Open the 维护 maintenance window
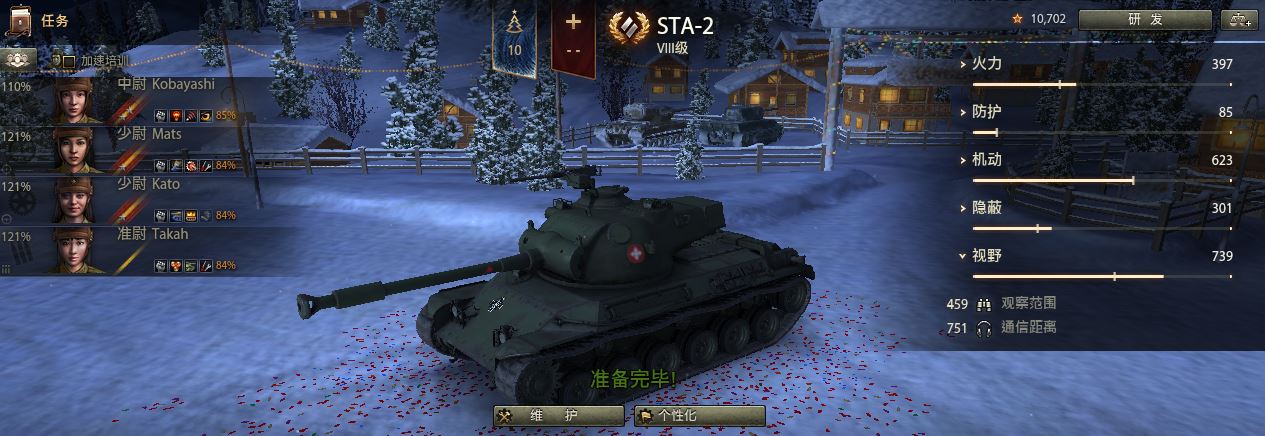 coord(557,416)
